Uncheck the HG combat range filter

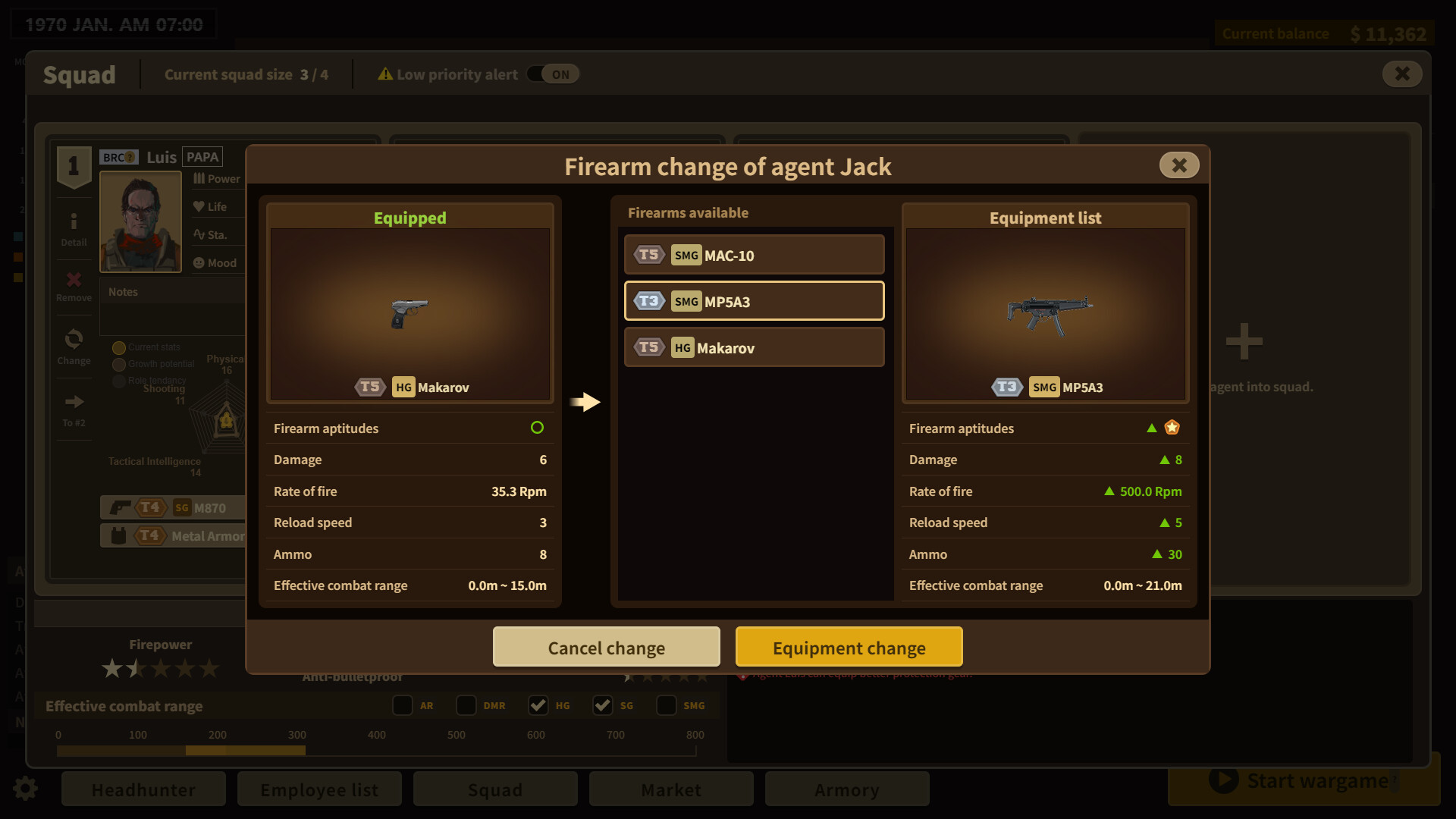coord(538,705)
